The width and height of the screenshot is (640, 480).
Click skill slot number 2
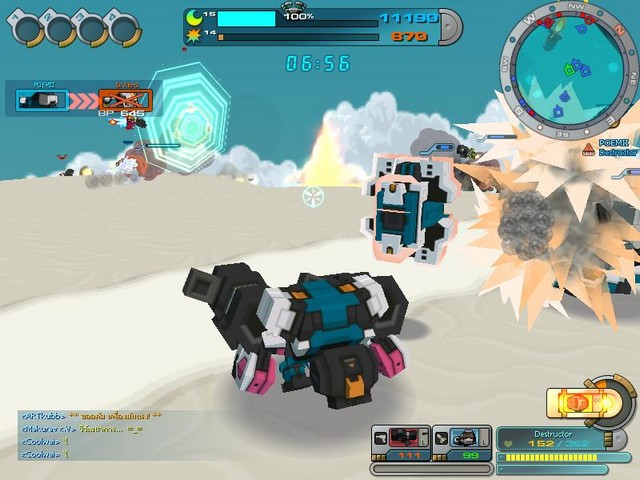[57, 28]
